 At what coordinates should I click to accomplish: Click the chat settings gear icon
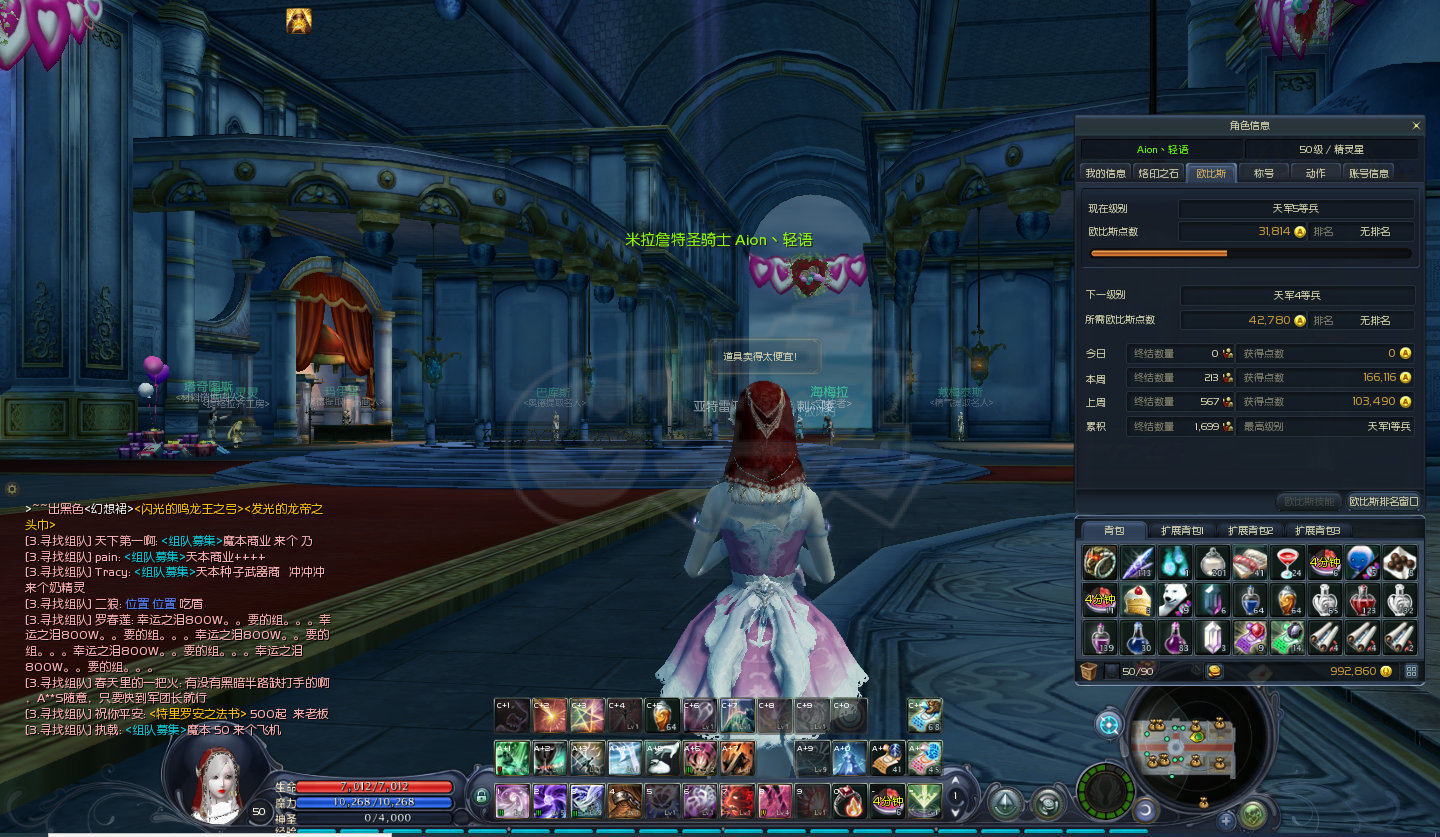pyautogui.click(x=12, y=489)
